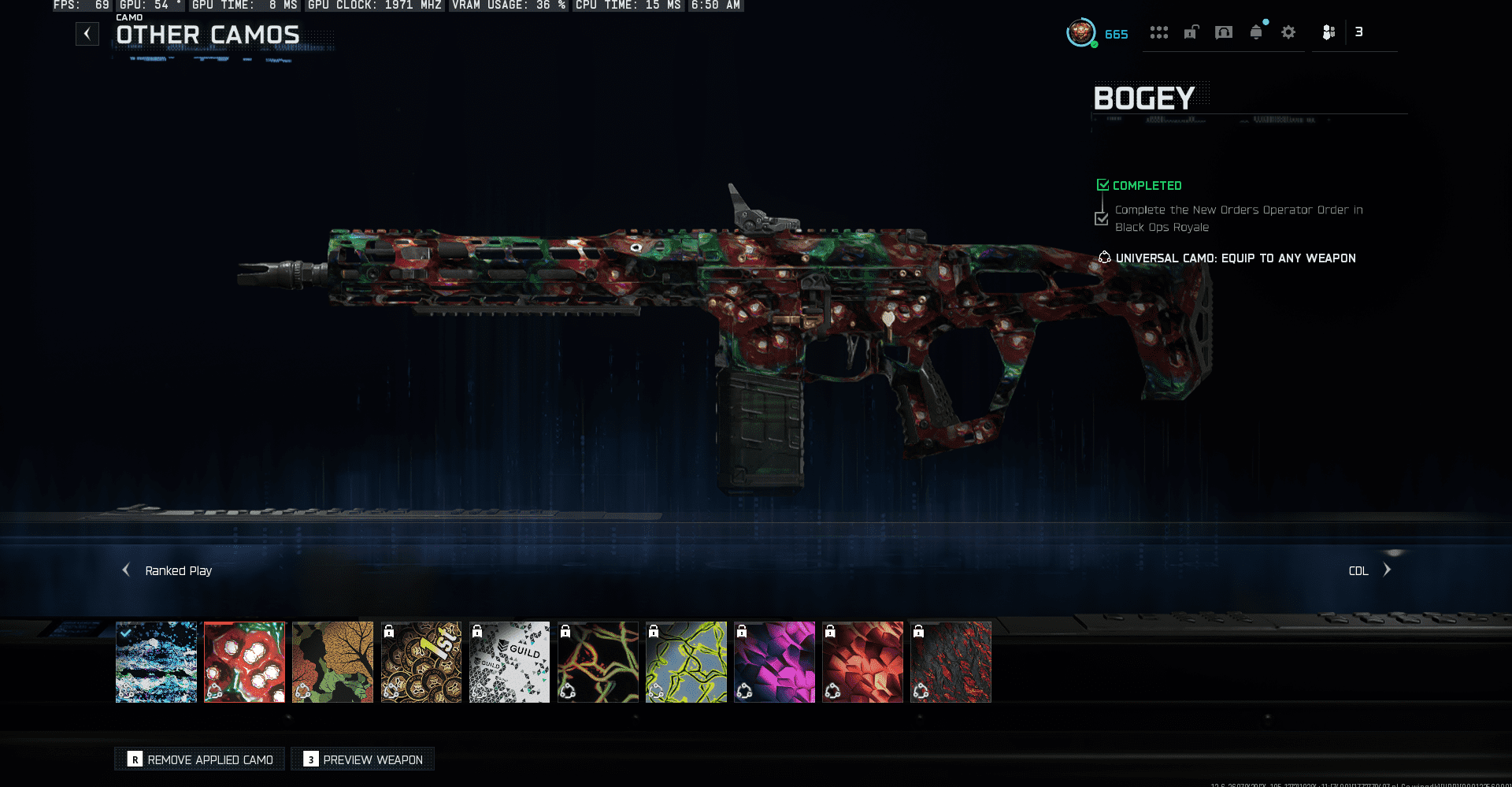This screenshot has height=787, width=1512.
Task: Select the locked gold coins 1st camo
Action: coord(421,662)
